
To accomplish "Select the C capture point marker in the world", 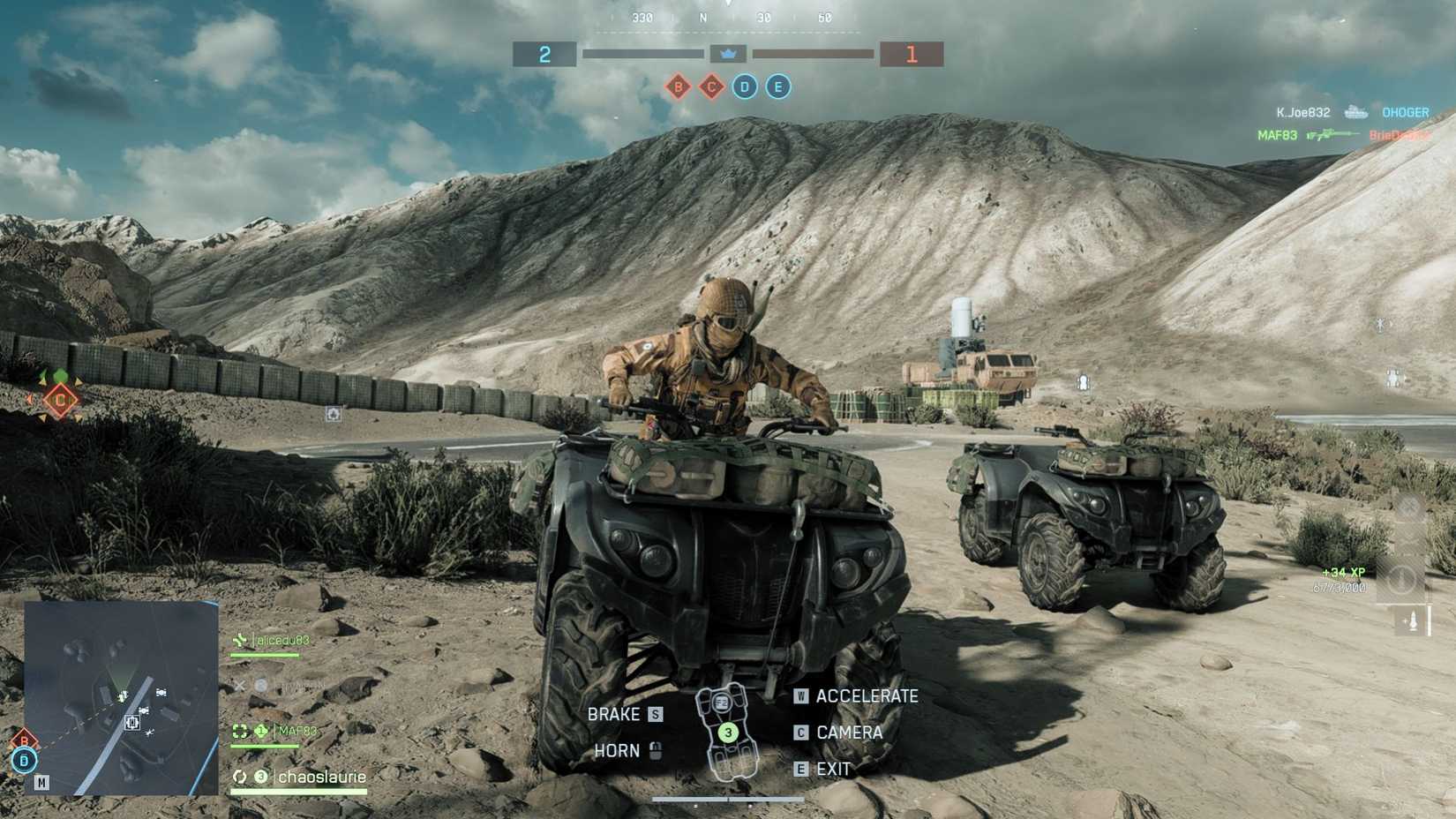I will 59,399.
